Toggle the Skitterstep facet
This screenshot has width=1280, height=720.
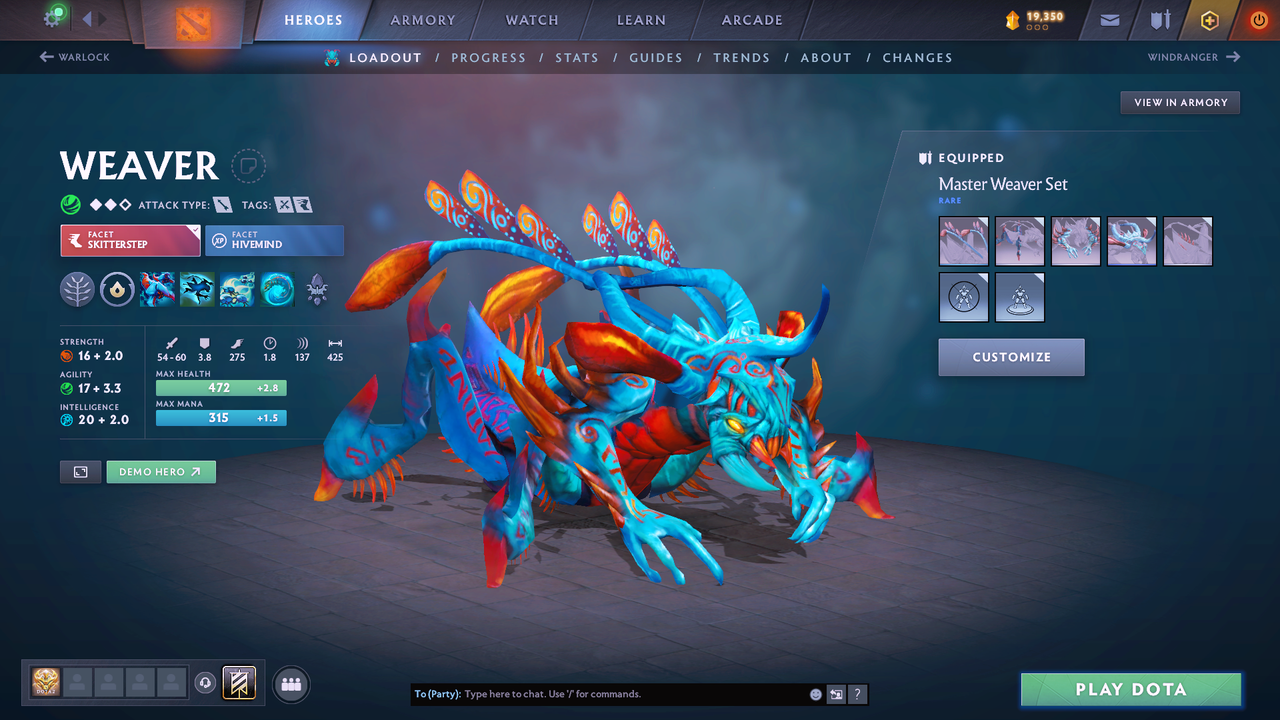(130, 240)
